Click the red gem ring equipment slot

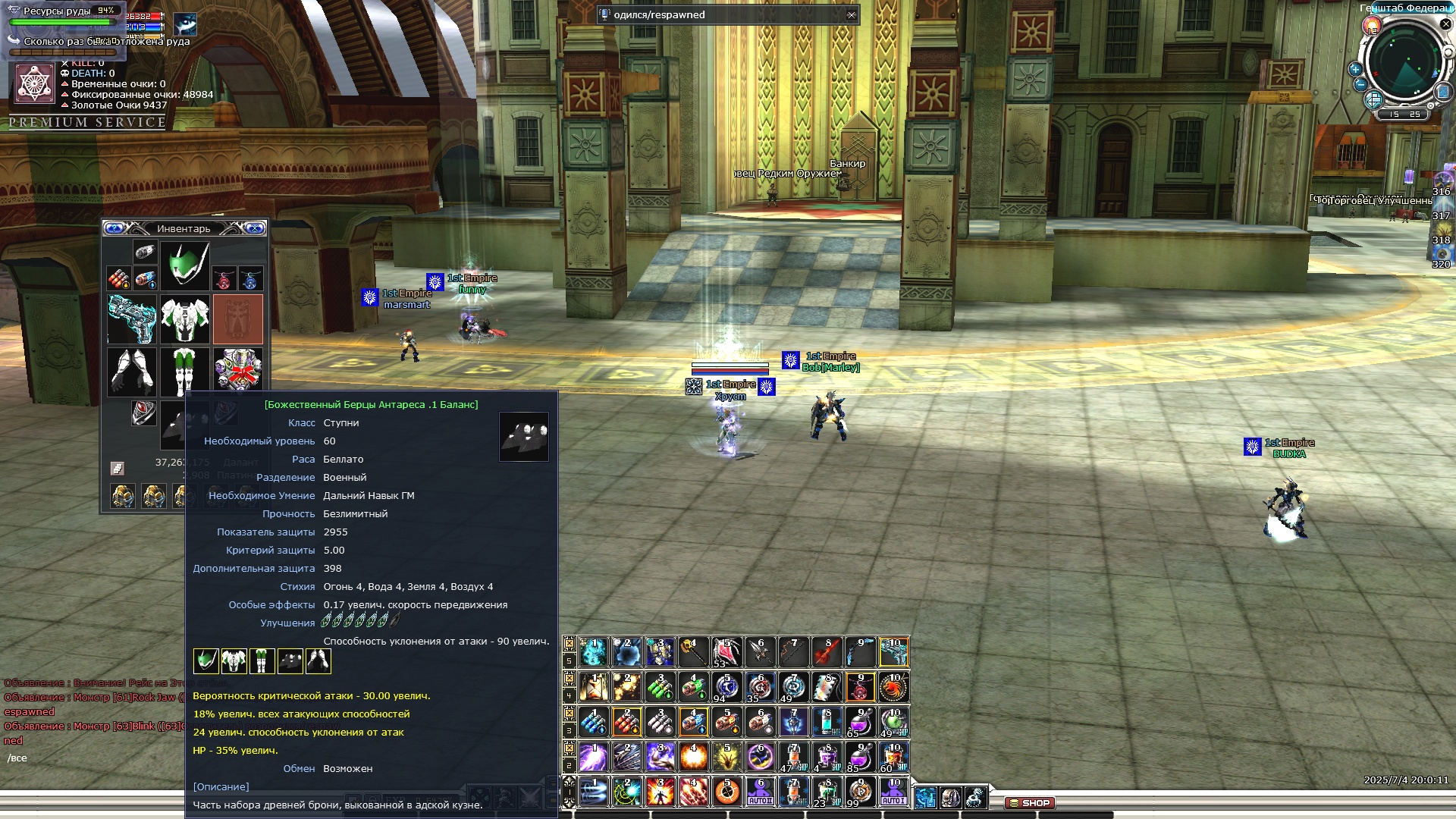[x=143, y=413]
